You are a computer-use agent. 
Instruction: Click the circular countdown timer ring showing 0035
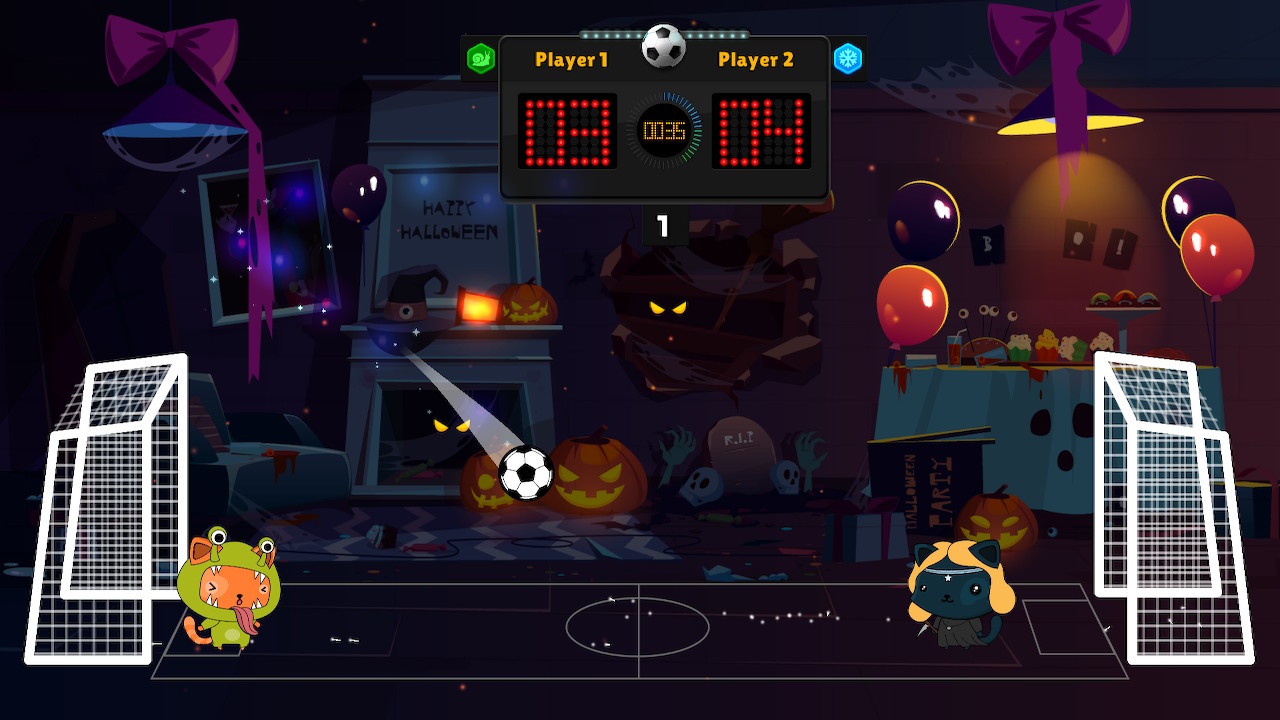[x=666, y=128]
